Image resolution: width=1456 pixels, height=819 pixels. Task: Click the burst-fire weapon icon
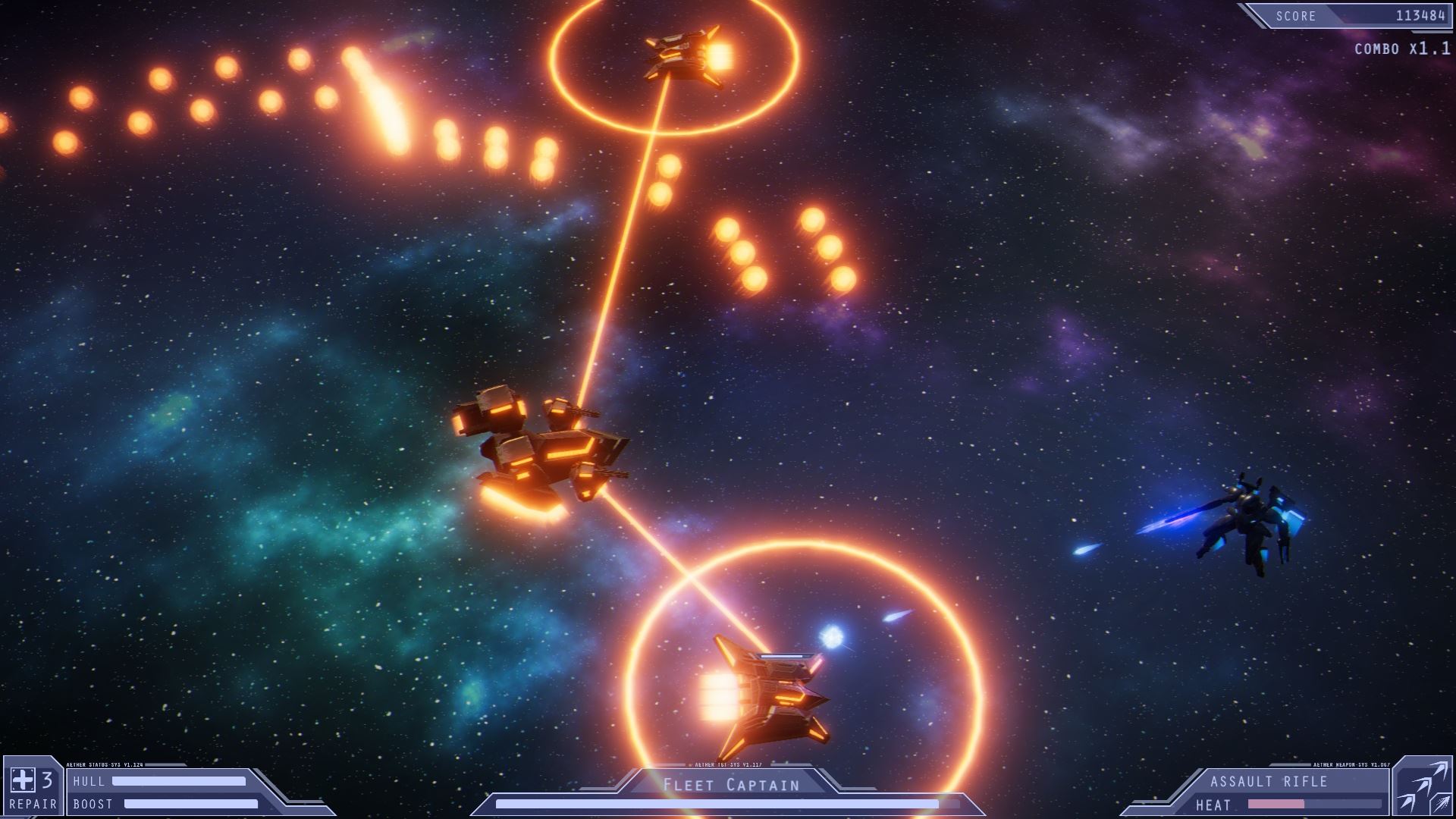coord(1441,805)
